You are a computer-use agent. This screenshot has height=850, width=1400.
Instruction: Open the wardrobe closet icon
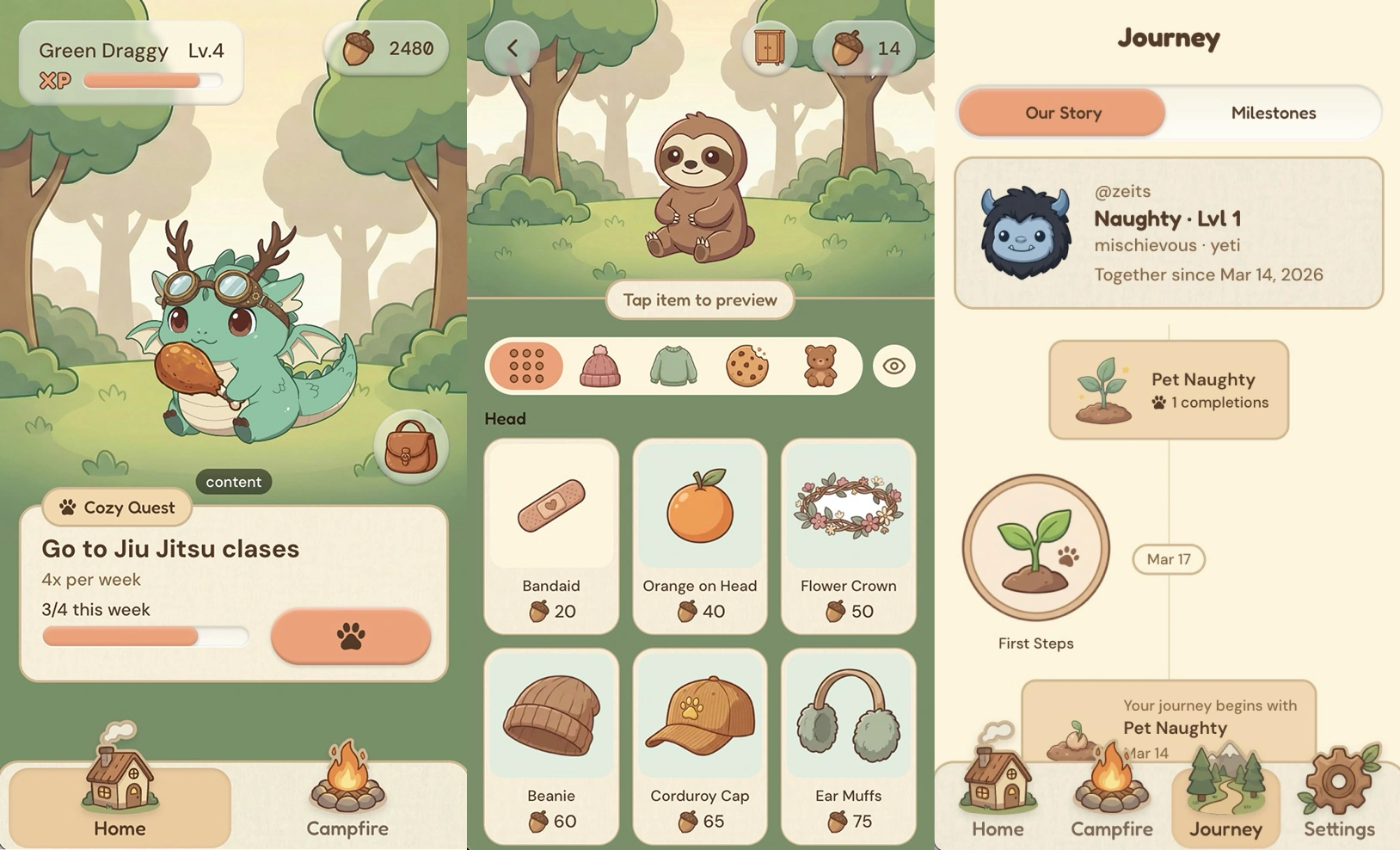point(769,48)
